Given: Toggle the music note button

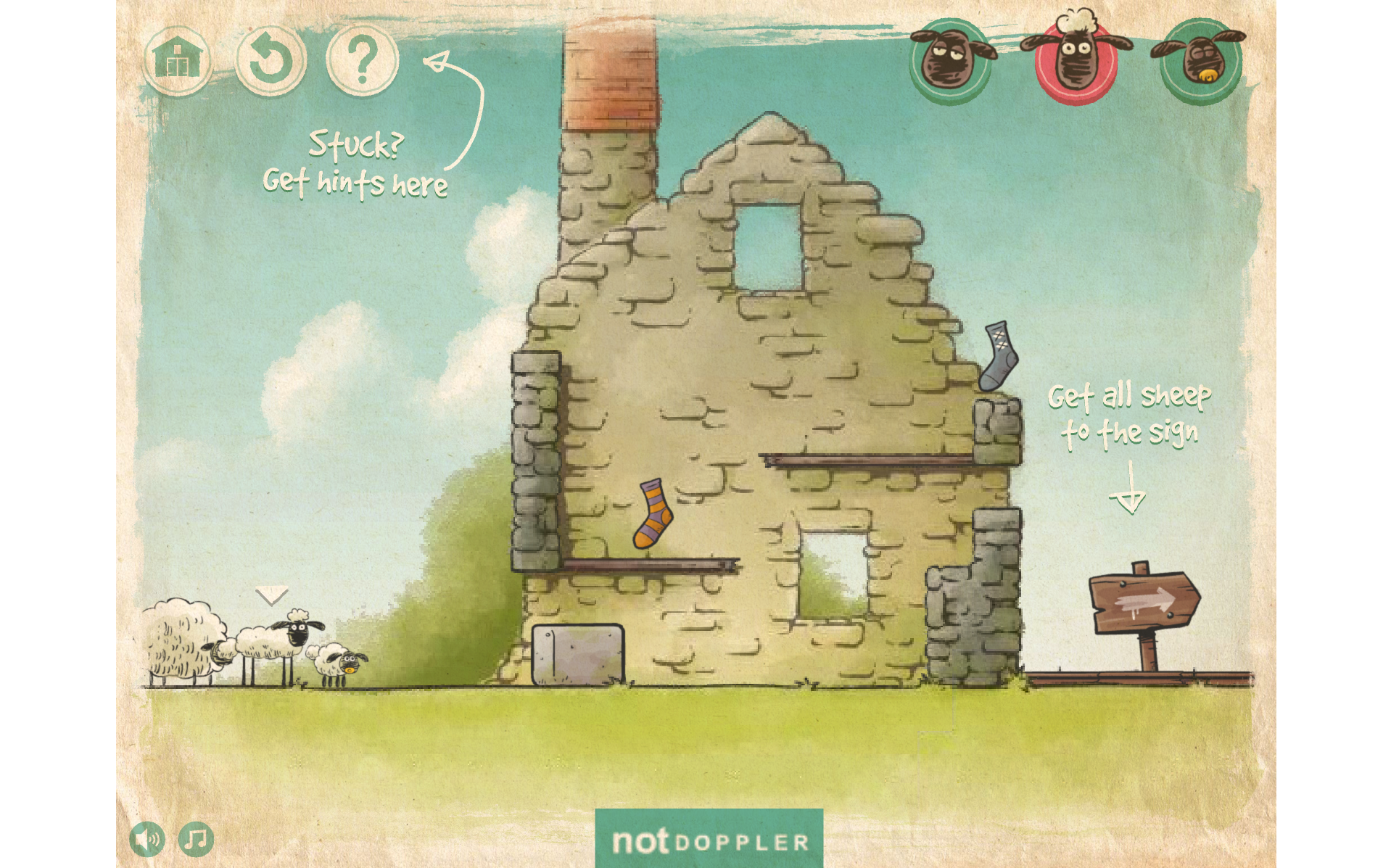Looking at the screenshot, I should [x=196, y=840].
